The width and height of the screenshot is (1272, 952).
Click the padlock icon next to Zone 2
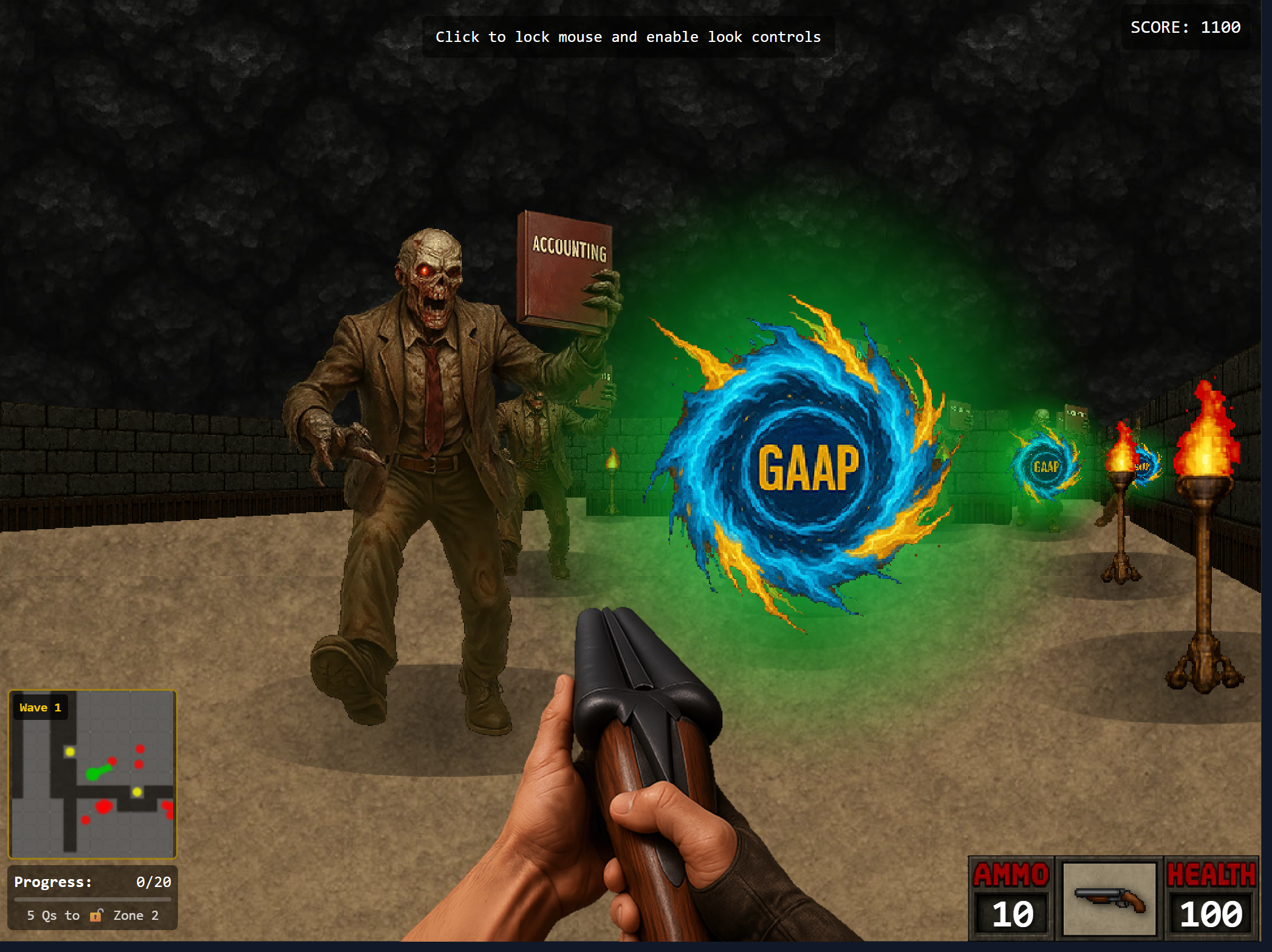(x=97, y=916)
